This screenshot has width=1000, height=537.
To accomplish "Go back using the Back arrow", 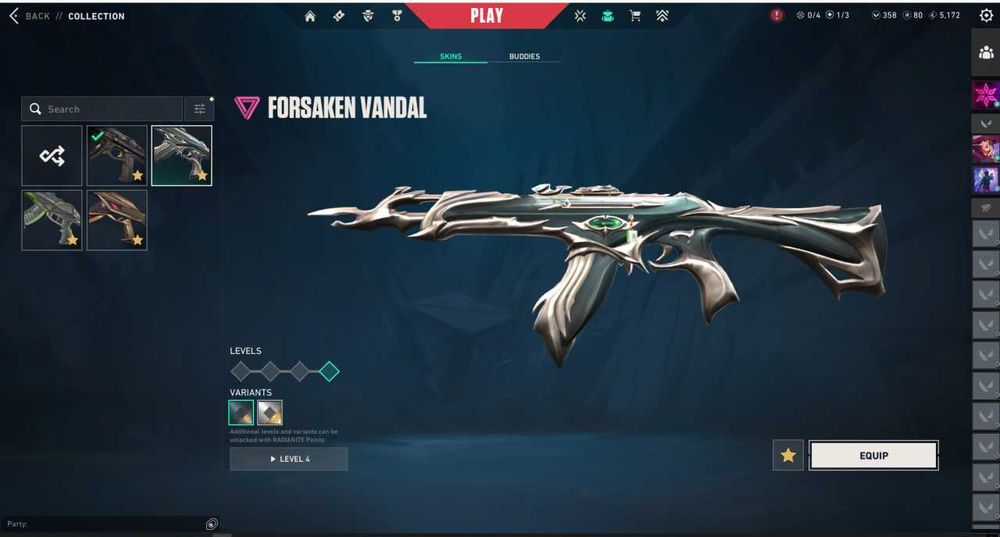I will click(14, 16).
